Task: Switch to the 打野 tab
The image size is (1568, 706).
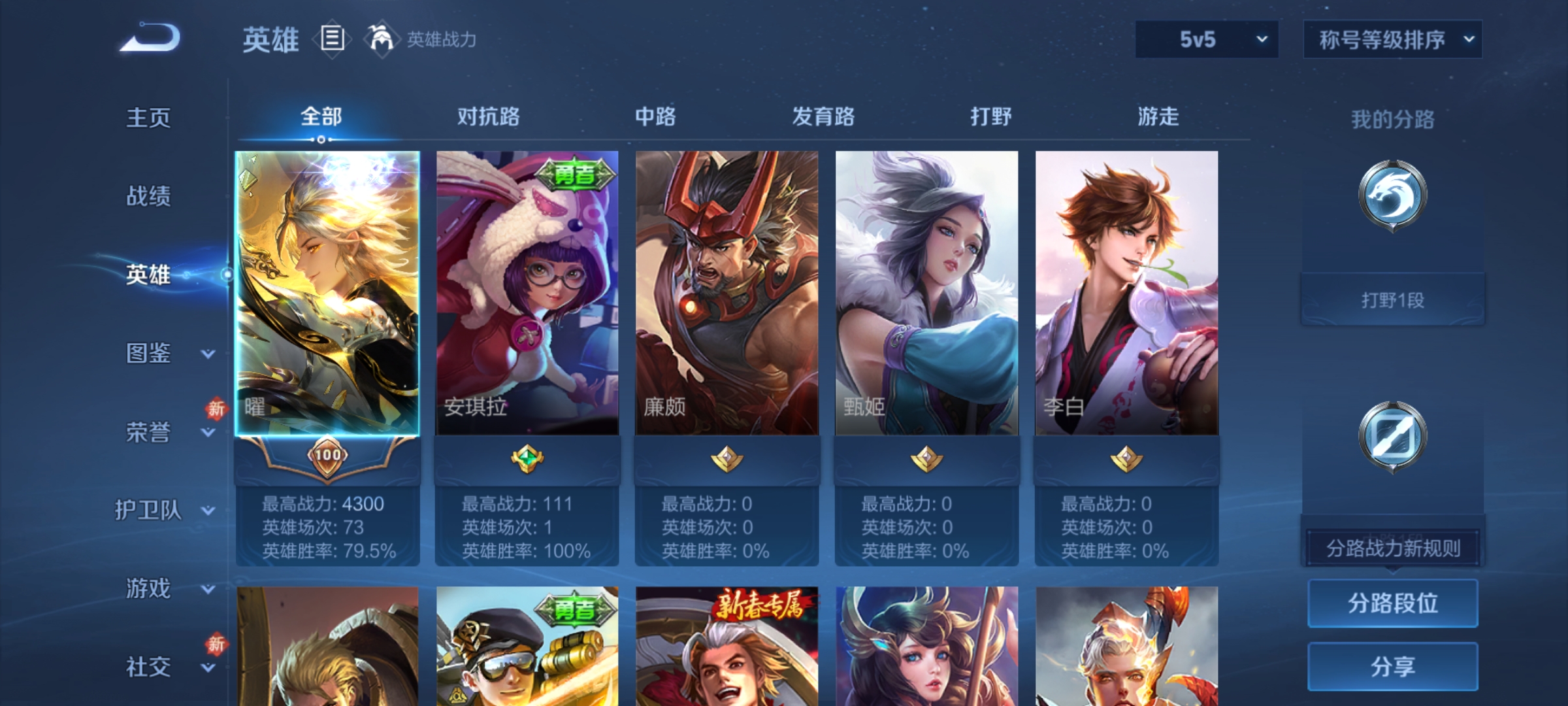Action: (x=990, y=118)
